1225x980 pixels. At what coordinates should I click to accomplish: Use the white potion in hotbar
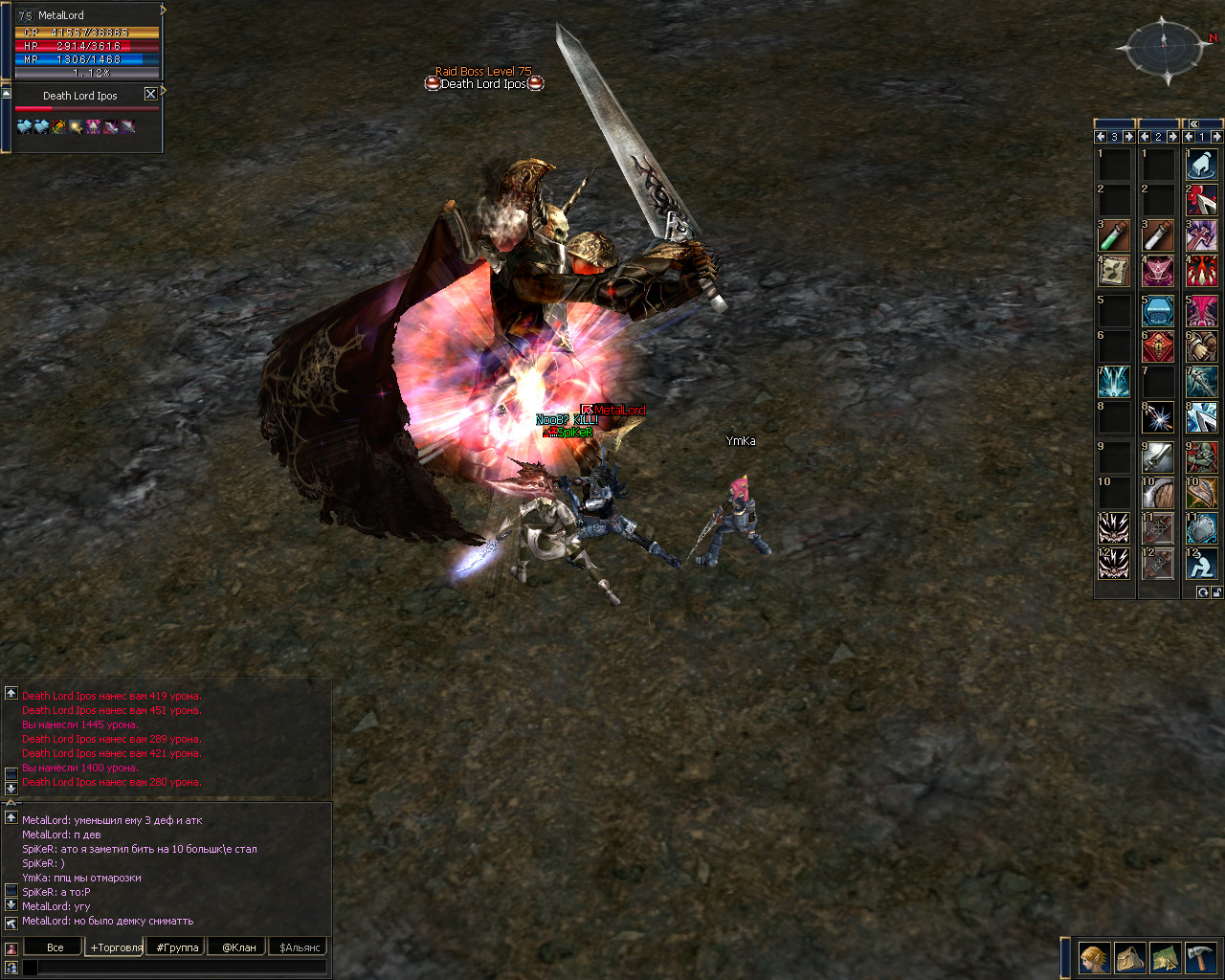(1157, 235)
